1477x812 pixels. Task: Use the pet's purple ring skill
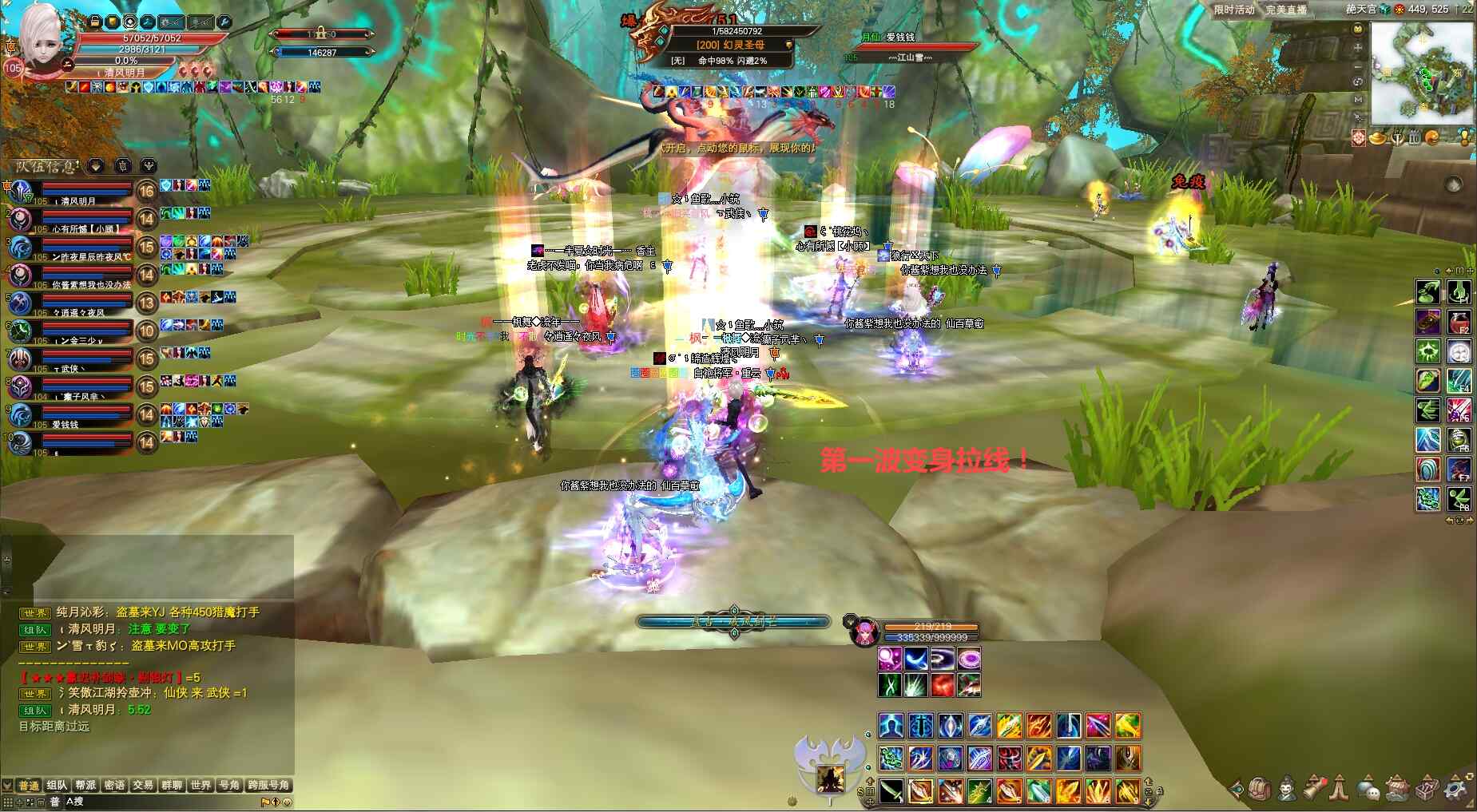[968, 659]
